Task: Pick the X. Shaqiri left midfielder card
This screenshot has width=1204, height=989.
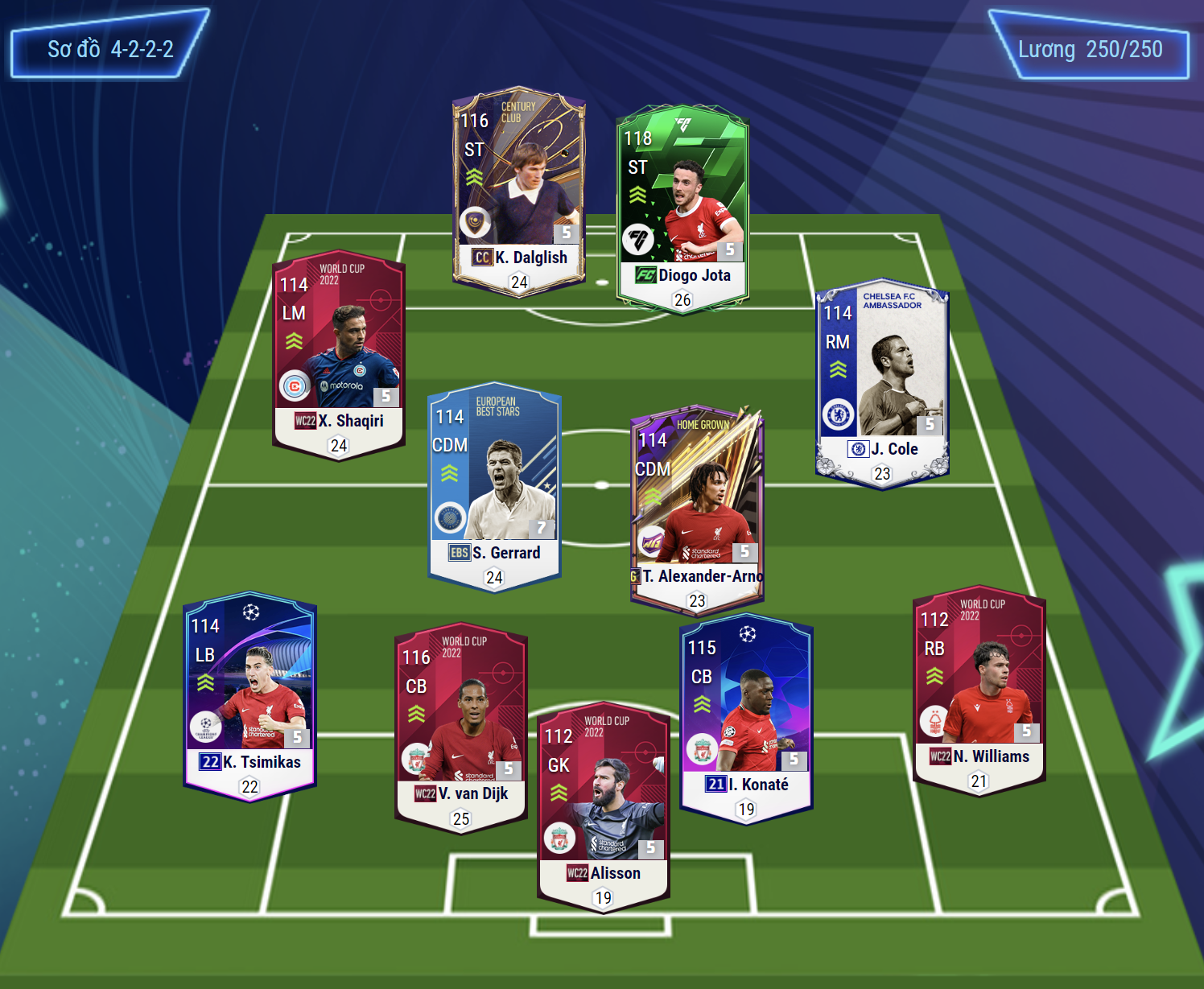Action: click(339, 354)
